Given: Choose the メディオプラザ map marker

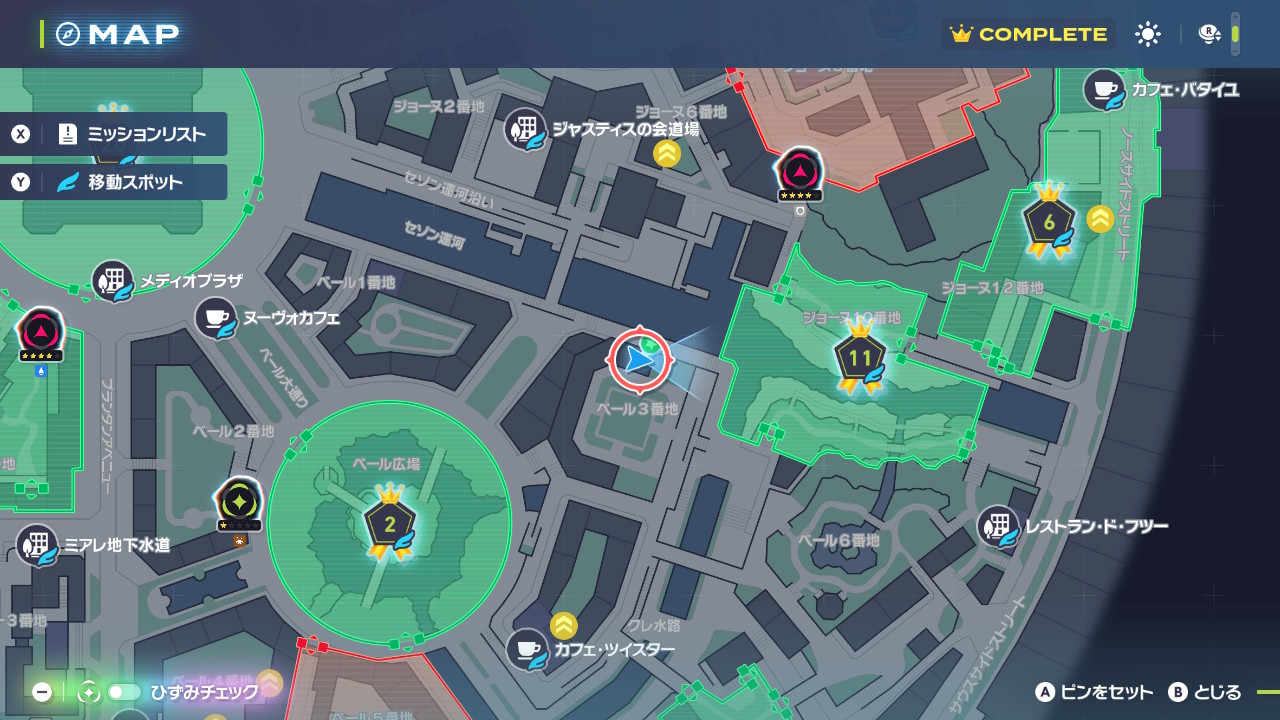Looking at the screenshot, I should pyautogui.click(x=113, y=281).
